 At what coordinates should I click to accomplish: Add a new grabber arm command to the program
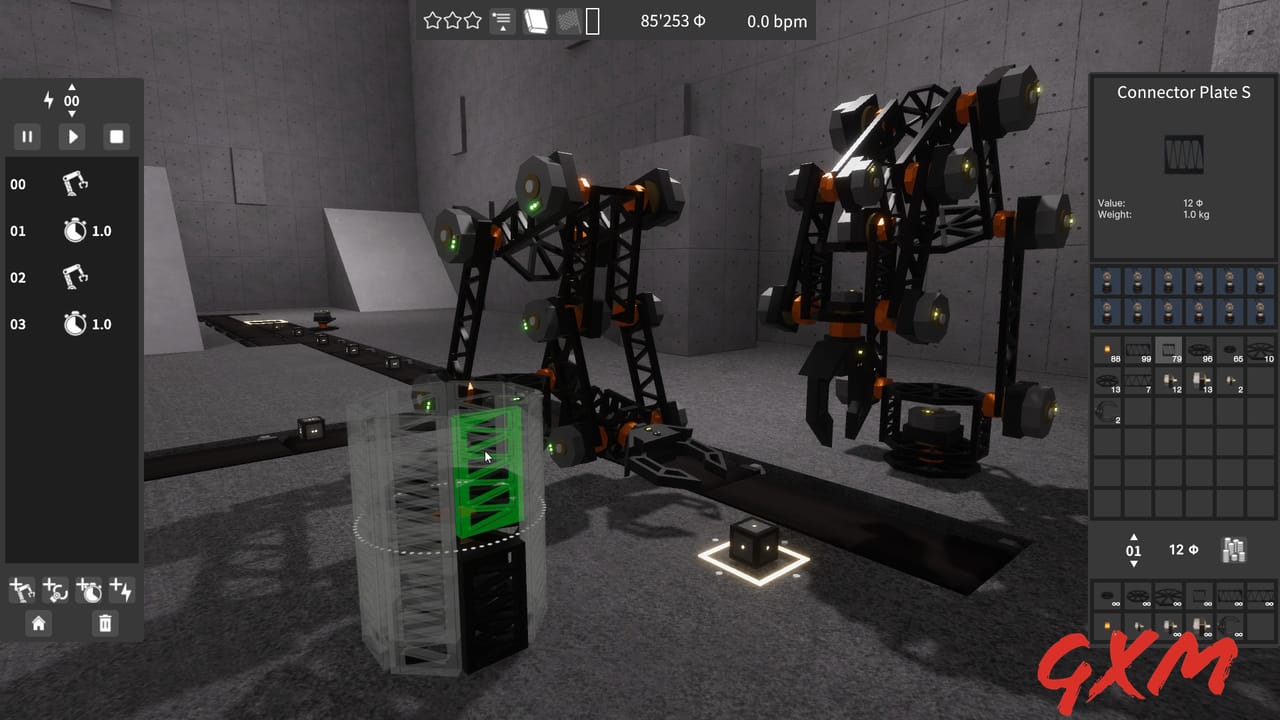click(20, 592)
